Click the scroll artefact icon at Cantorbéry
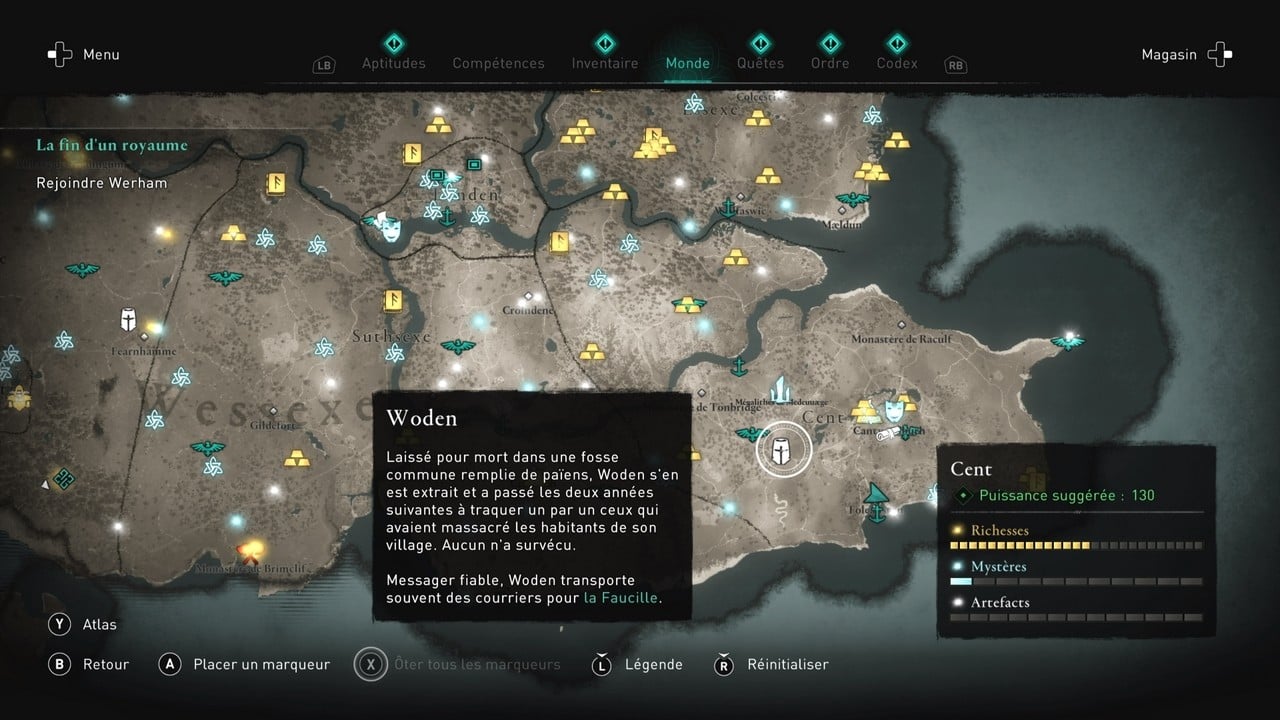 click(x=886, y=432)
